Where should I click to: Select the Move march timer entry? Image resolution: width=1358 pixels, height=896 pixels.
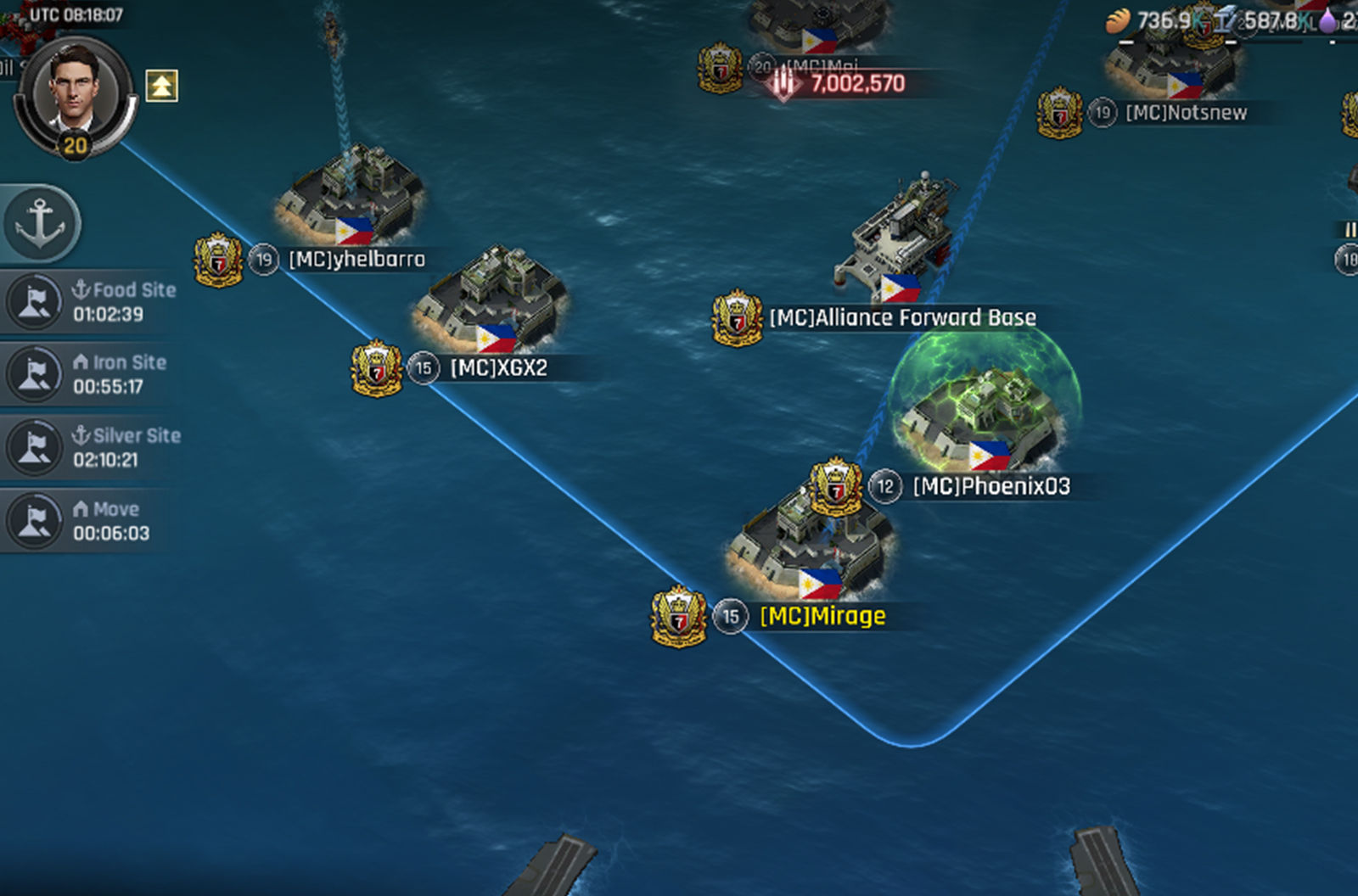[x=92, y=521]
